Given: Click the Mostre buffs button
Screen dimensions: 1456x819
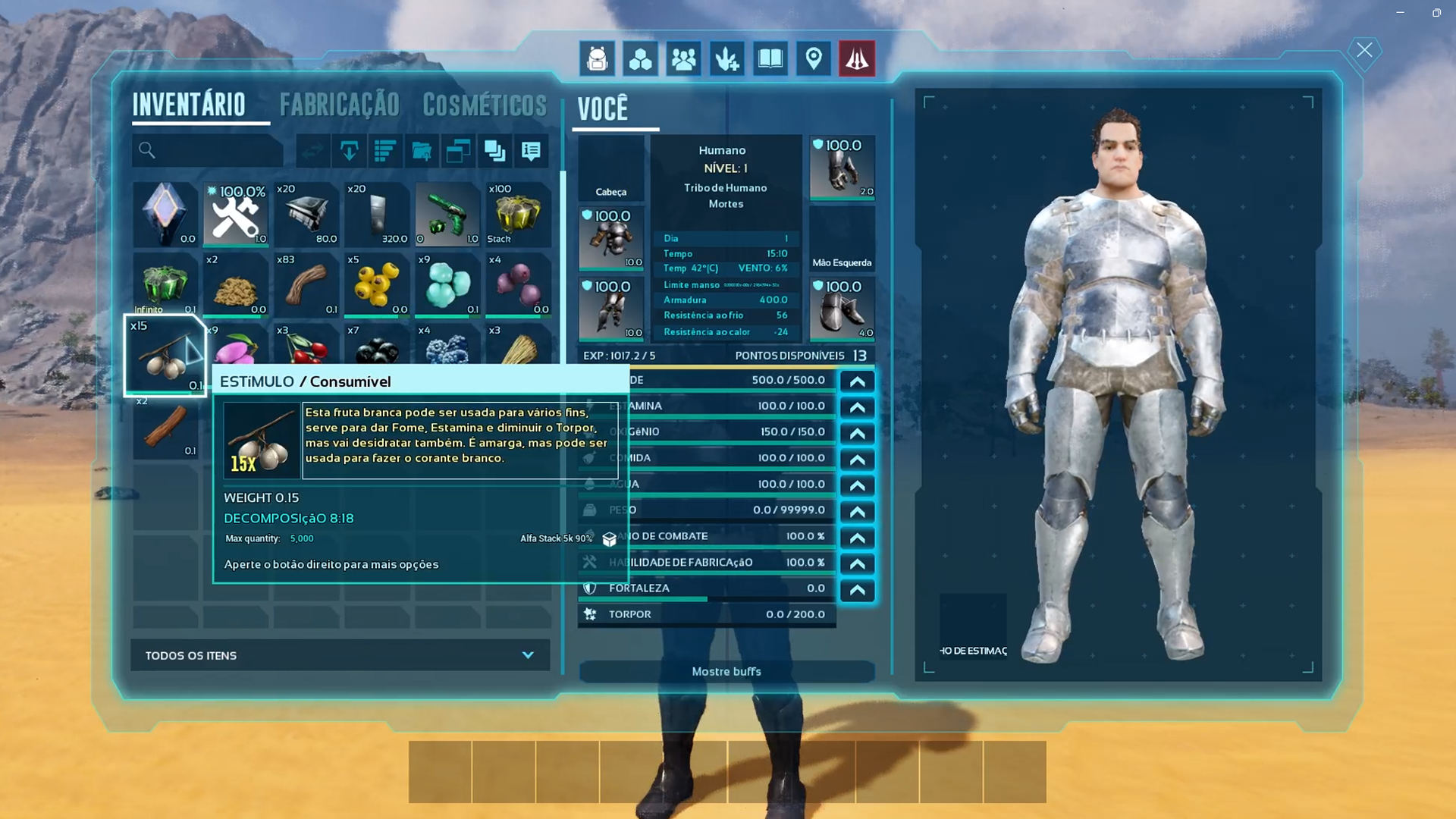Looking at the screenshot, I should 726,671.
